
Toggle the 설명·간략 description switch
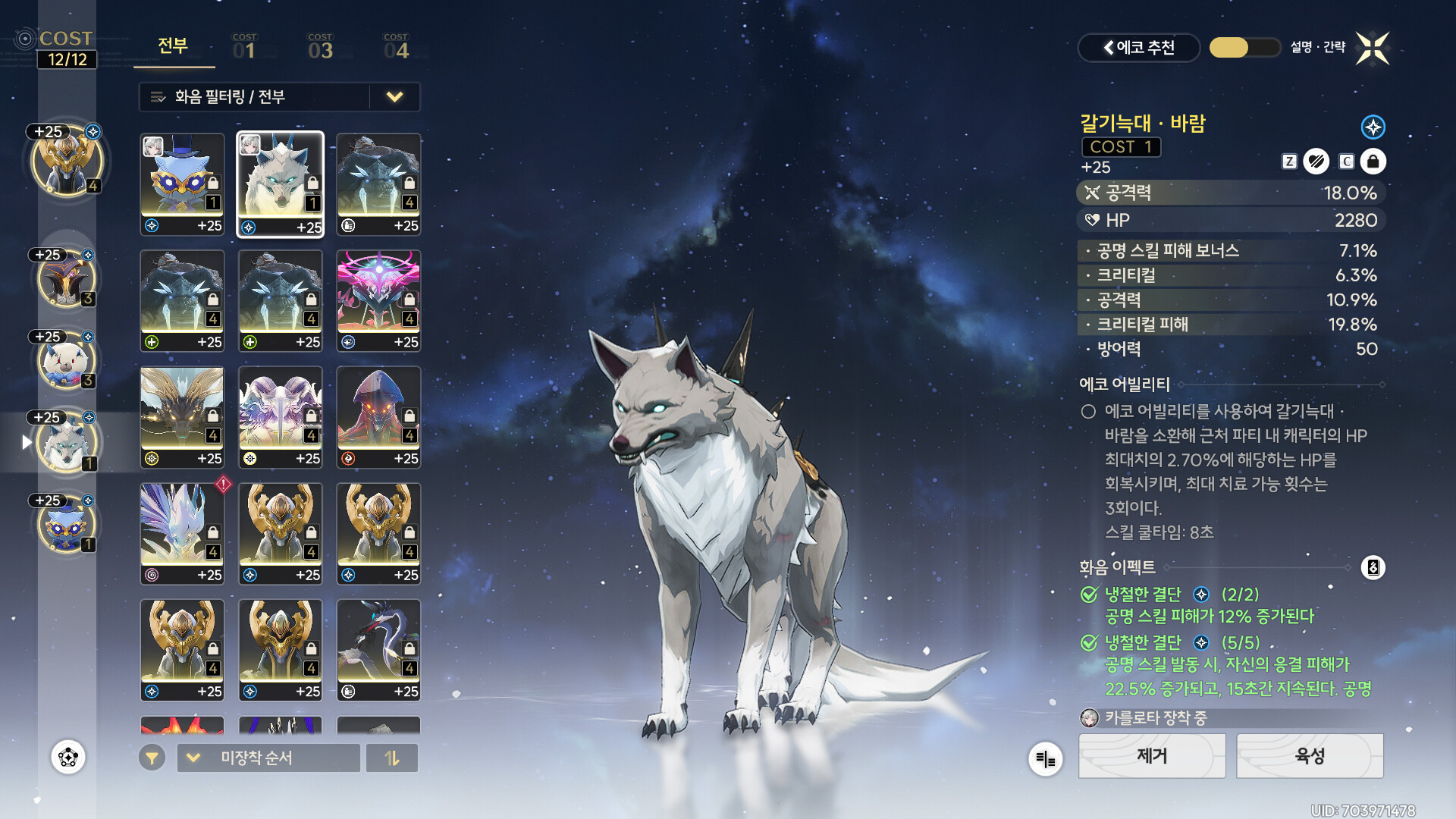1244,48
